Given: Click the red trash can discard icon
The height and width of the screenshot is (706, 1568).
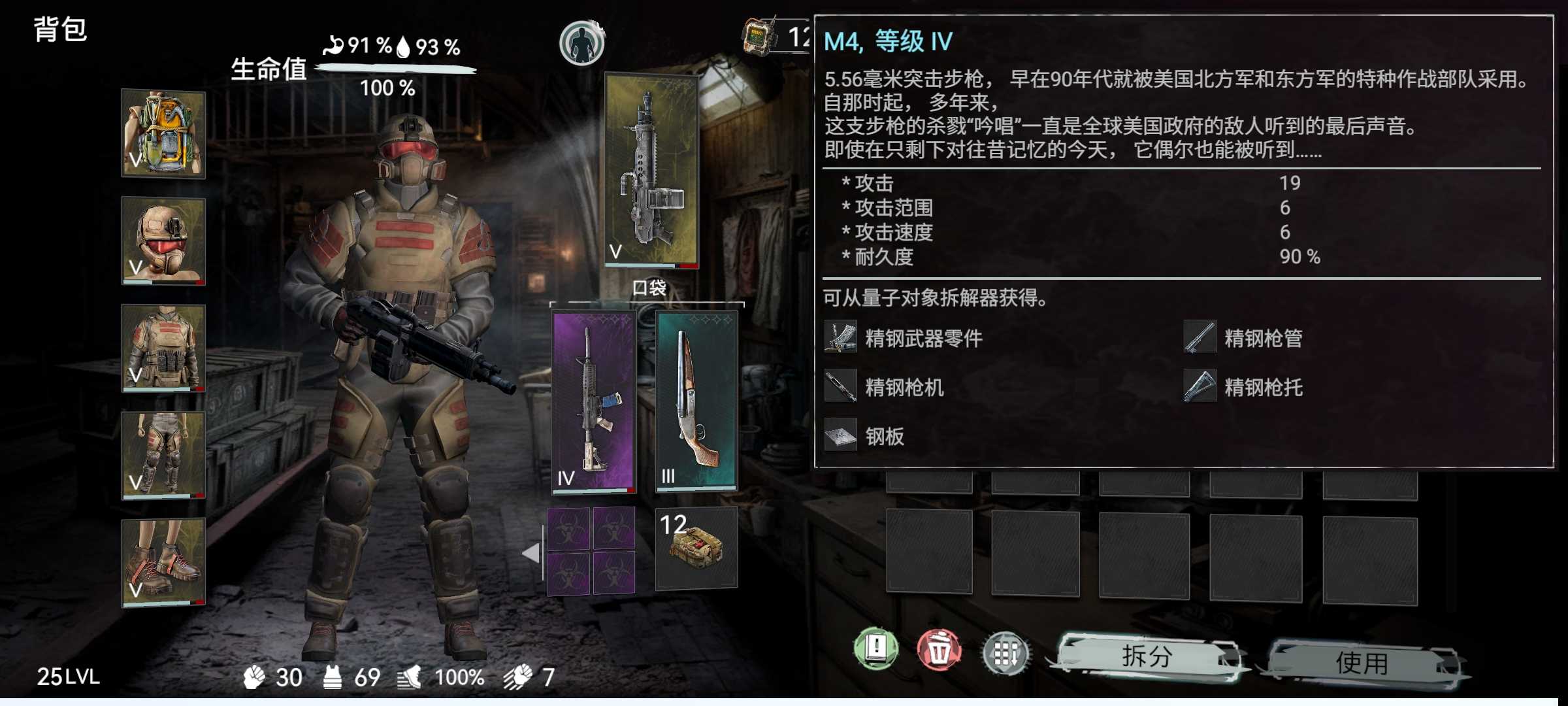Looking at the screenshot, I should coord(939,650).
